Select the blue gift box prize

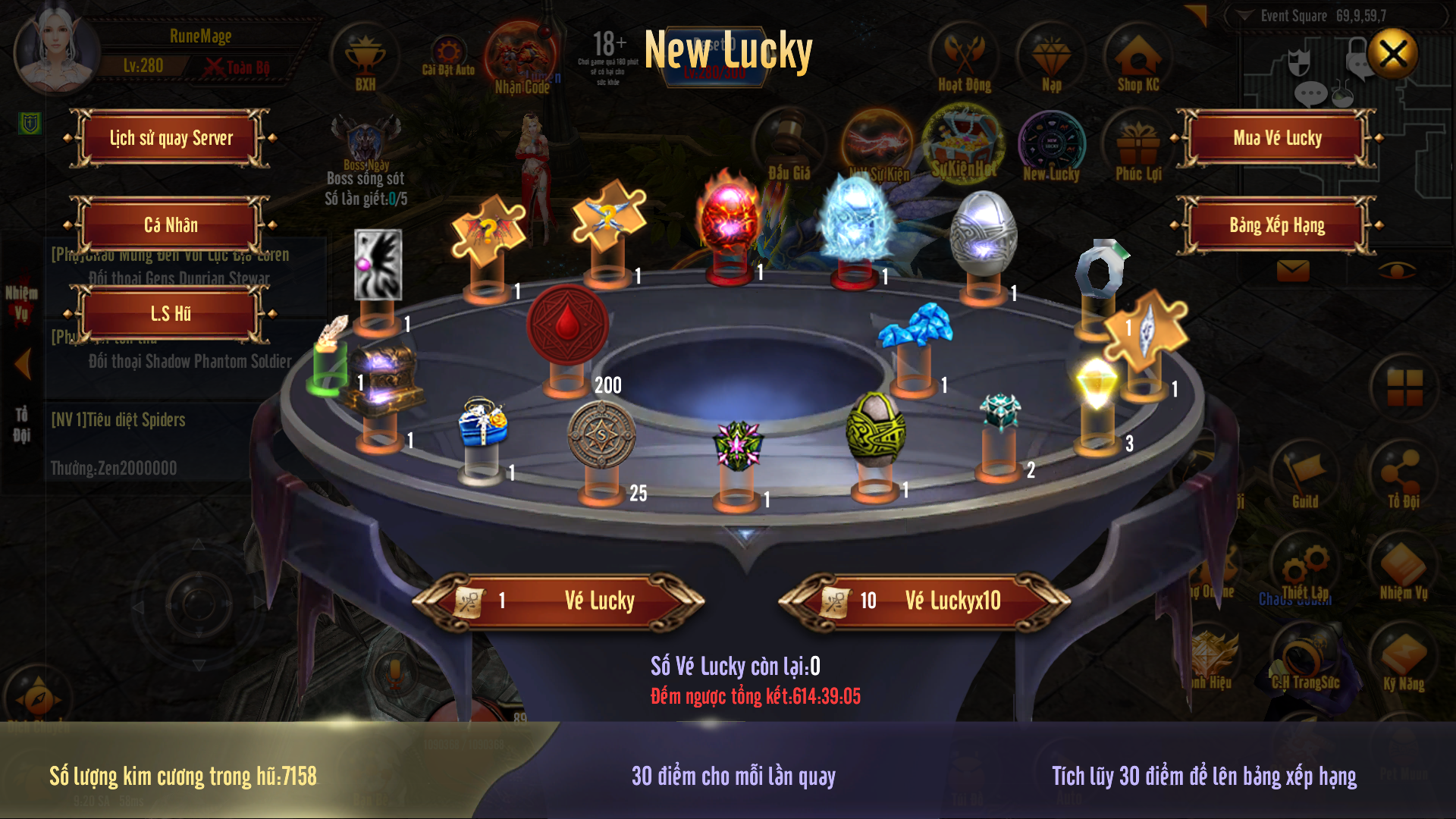point(482,424)
